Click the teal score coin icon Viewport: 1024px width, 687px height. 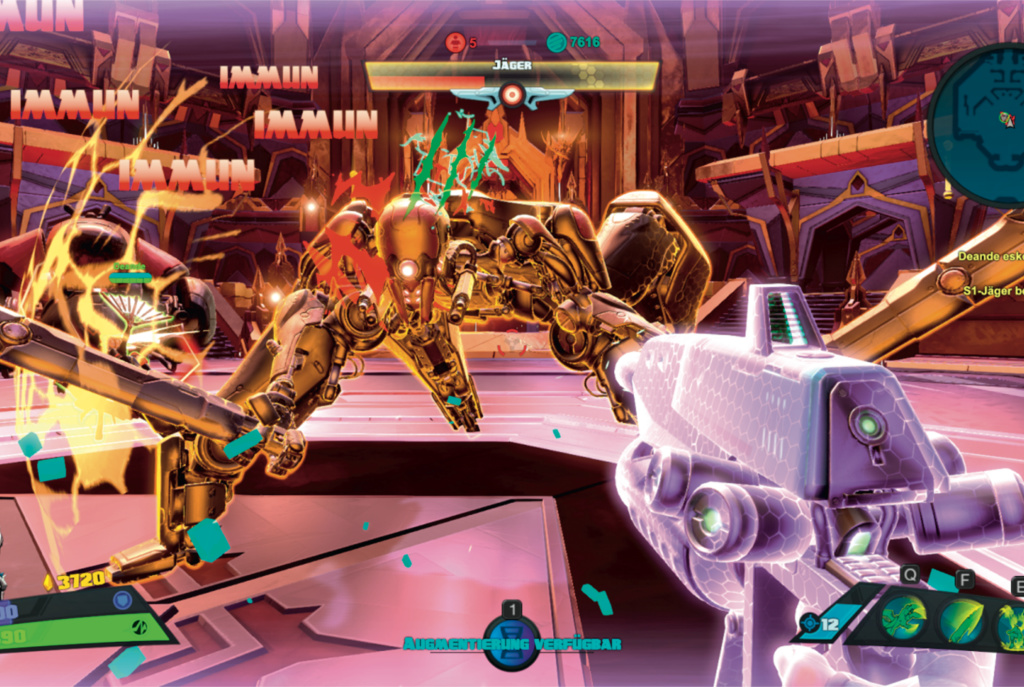[x=556, y=42]
